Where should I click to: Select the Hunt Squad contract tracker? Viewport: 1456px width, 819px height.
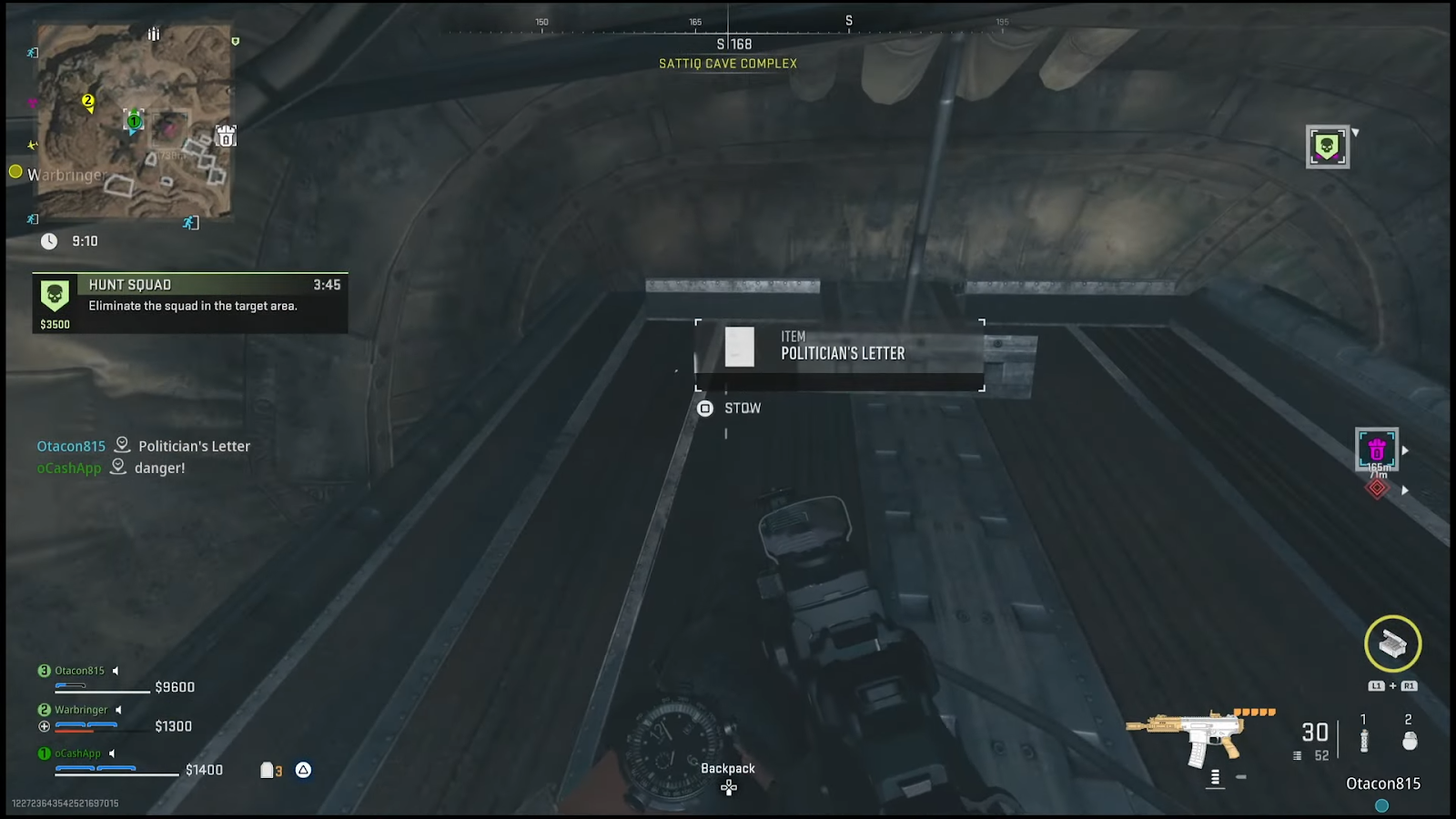pyautogui.click(x=189, y=302)
